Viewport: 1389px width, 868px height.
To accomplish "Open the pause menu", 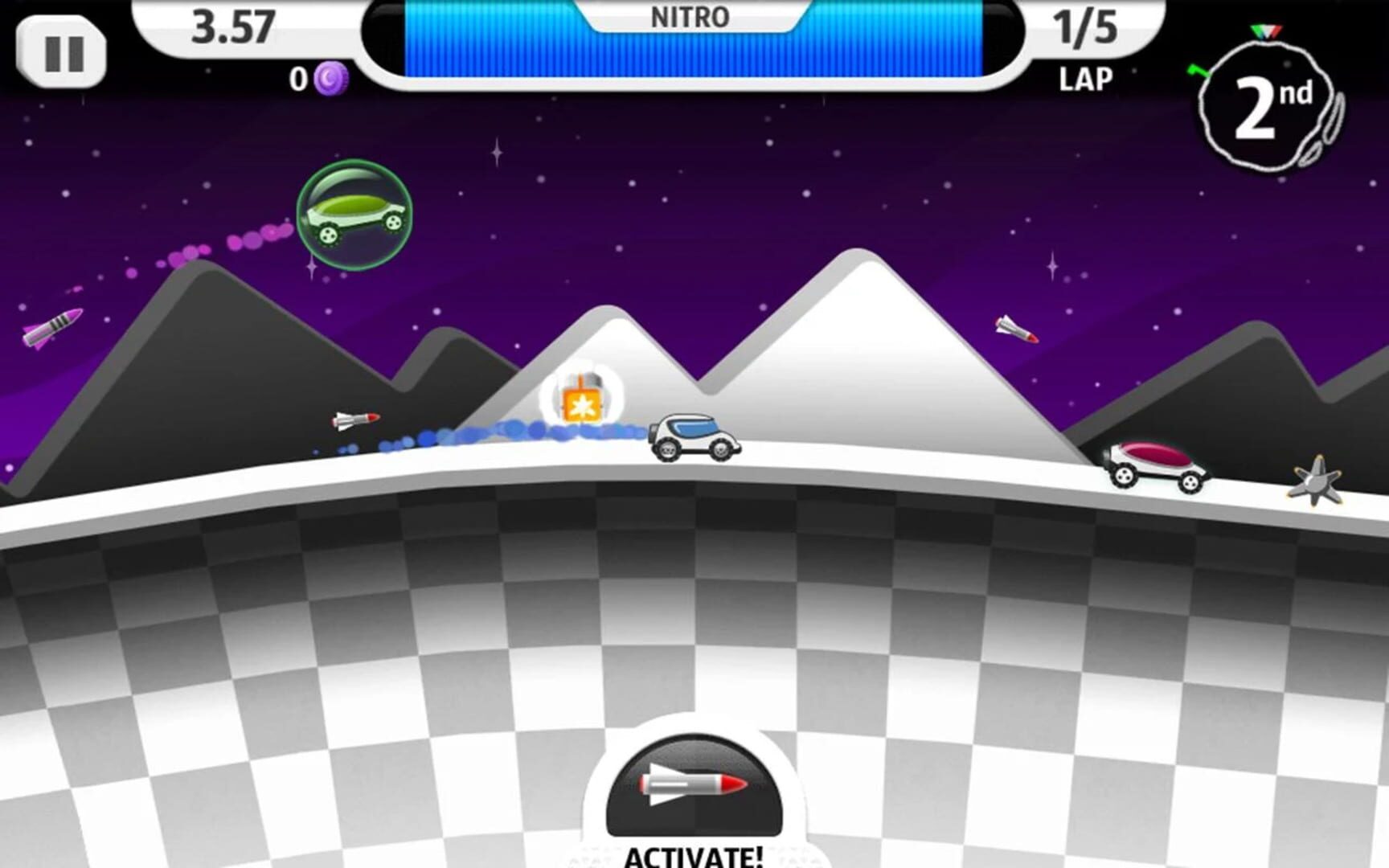I will pos(63,51).
